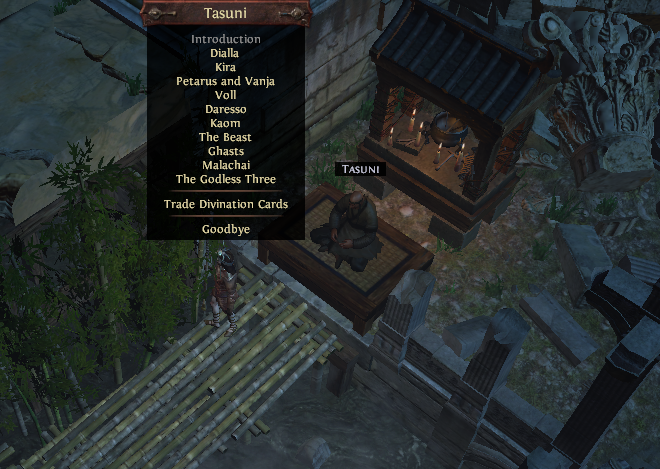Ask Tasuni about Dialla

point(226,53)
